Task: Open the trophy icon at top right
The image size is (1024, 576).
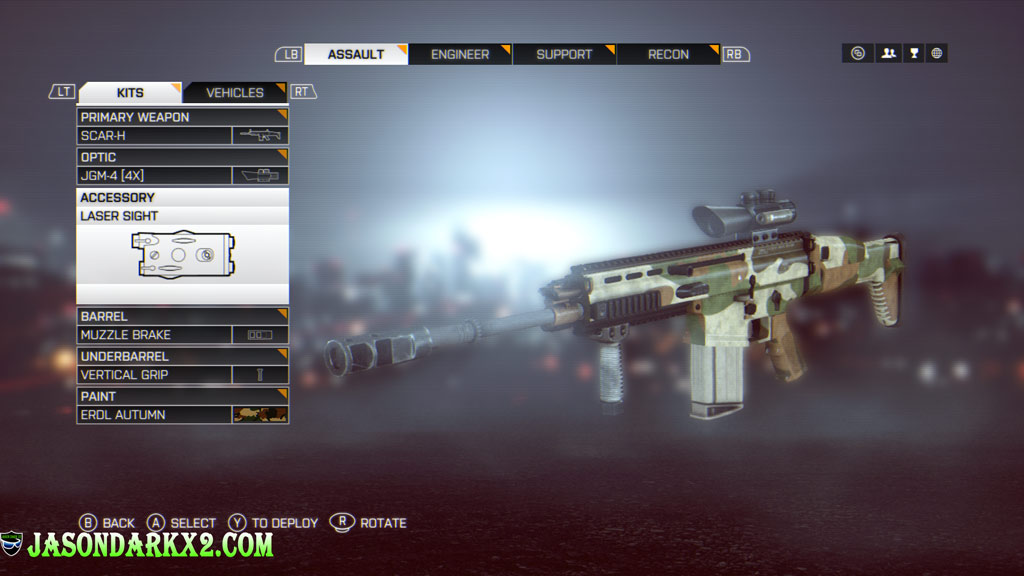Action: pyautogui.click(x=913, y=54)
